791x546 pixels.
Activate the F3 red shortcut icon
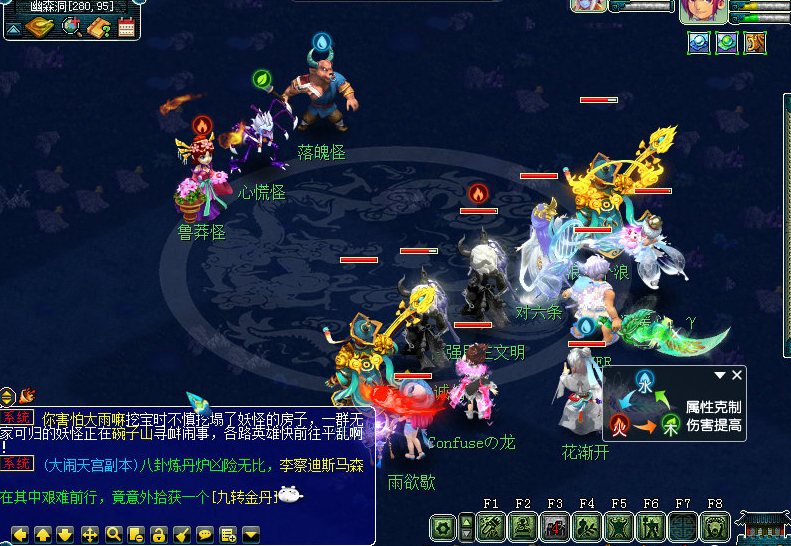[x=554, y=526]
